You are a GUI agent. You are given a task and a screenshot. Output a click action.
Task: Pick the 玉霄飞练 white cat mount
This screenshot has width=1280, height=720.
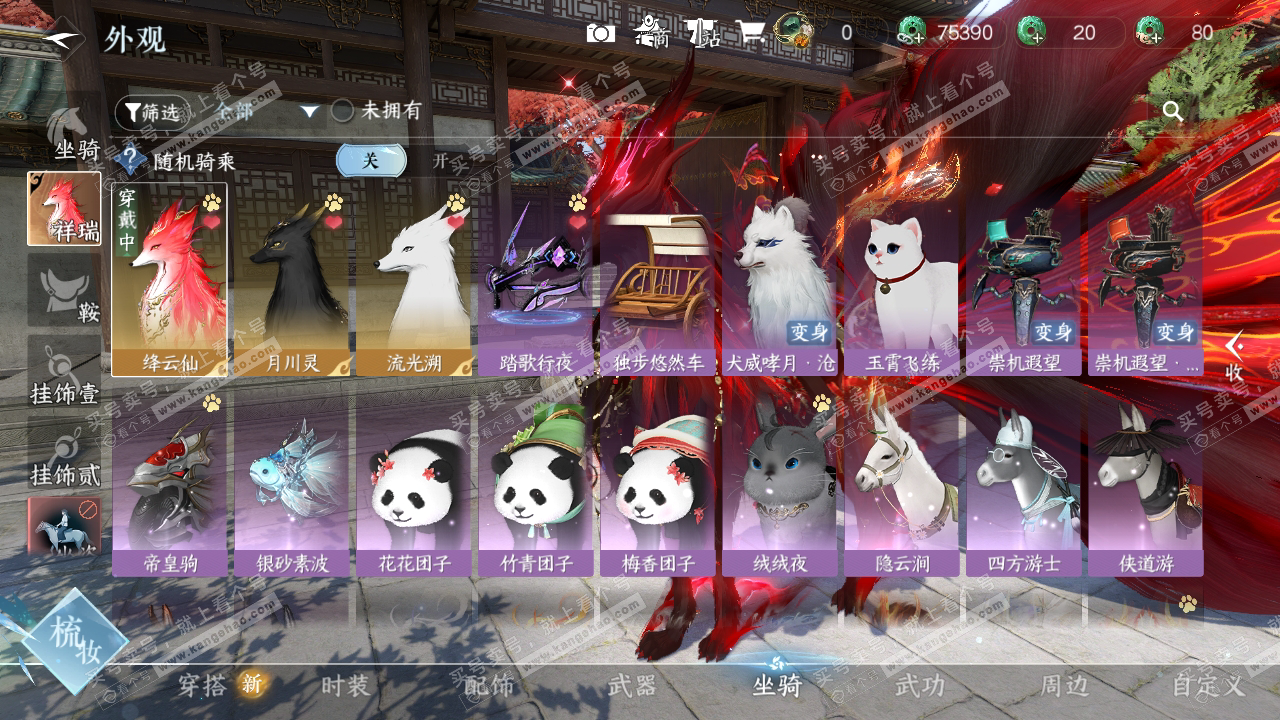click(x=901, y=280)
